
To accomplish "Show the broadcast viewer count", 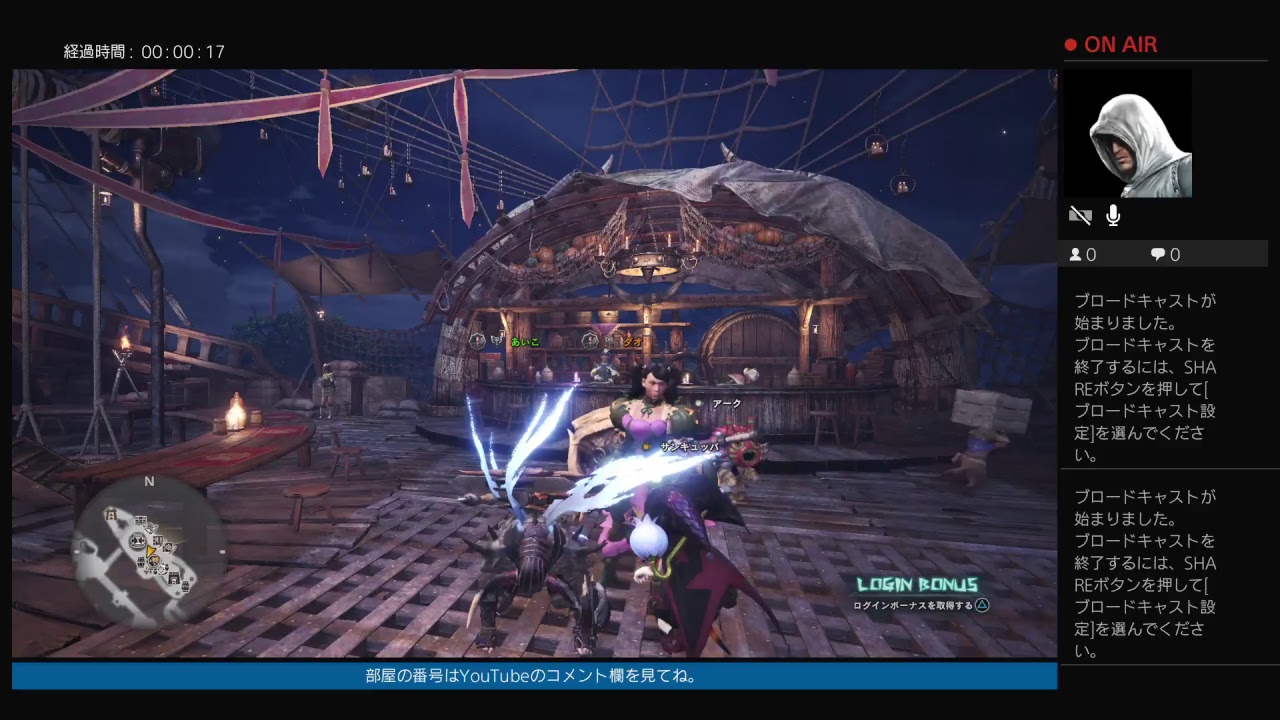I will (1083, 255).
